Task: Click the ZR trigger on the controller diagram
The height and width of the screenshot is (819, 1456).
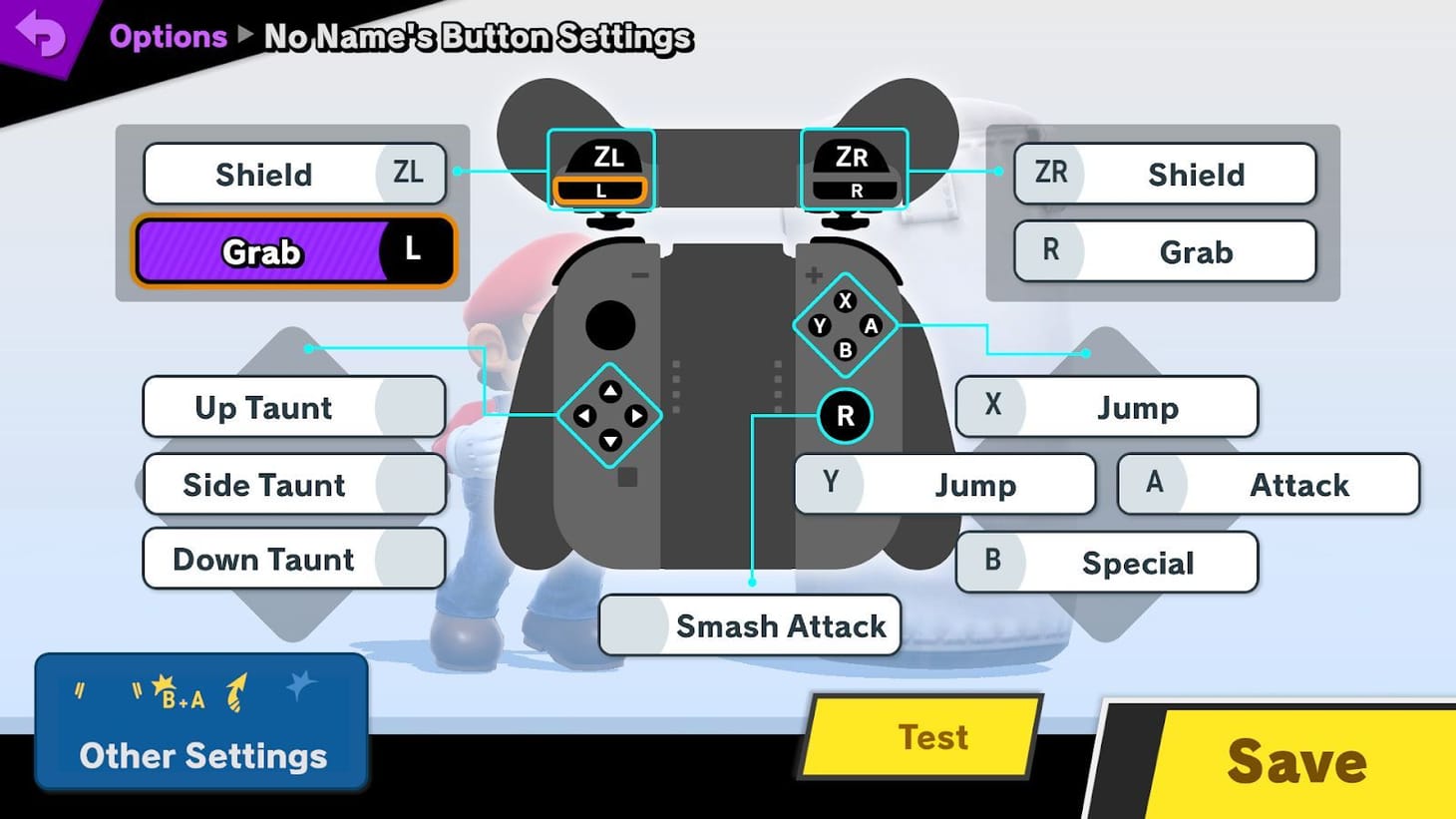Action: tap(855, 160)
